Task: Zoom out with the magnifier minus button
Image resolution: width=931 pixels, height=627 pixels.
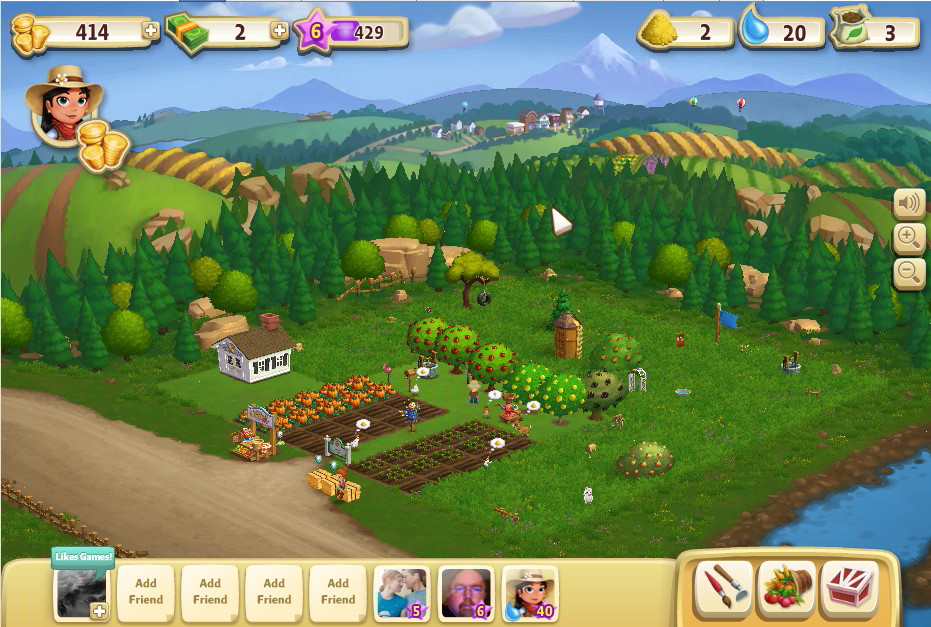Action: click(908, 271)
